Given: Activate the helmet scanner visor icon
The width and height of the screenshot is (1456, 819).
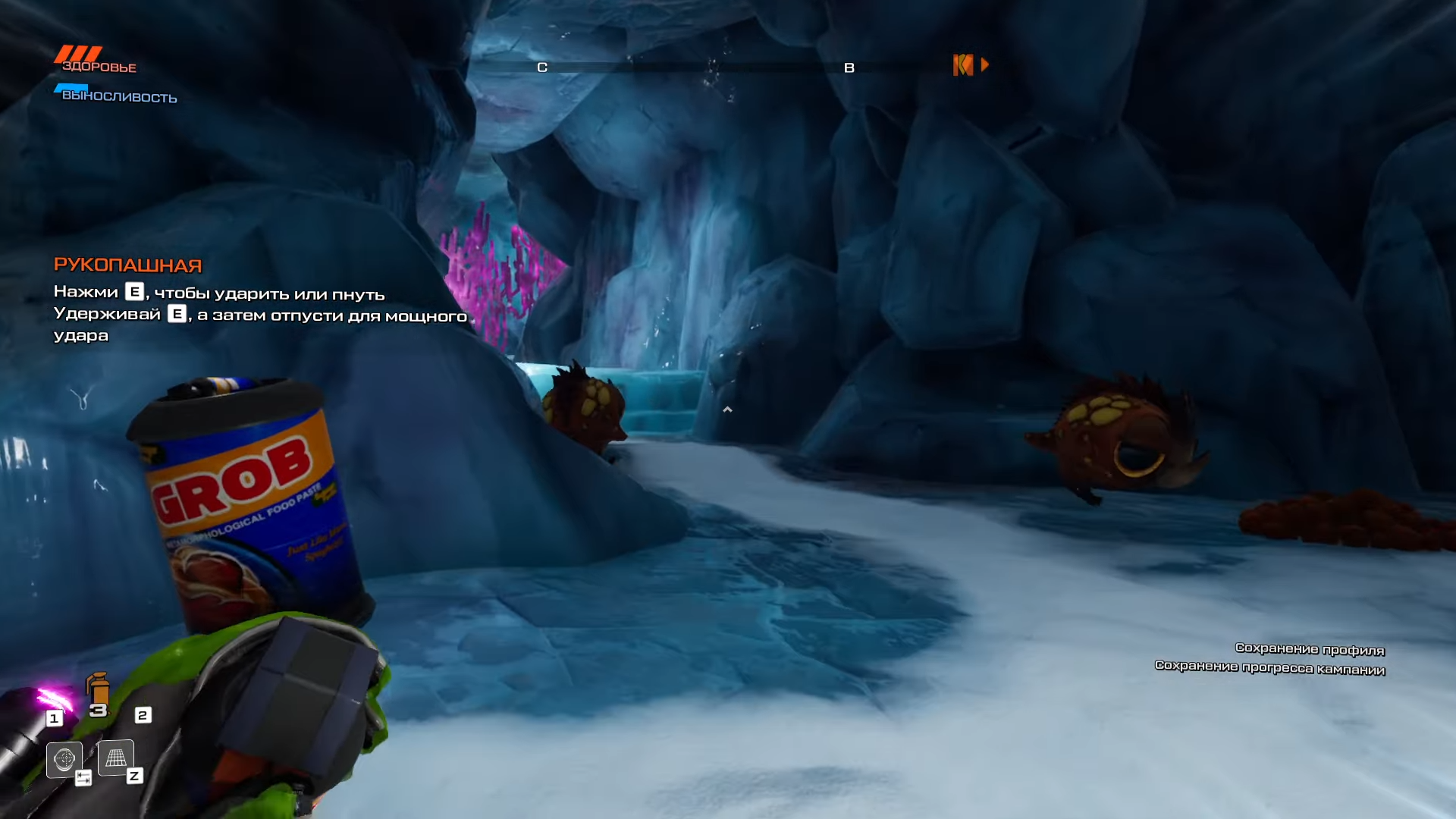Looking at the screenshot, I should [x=64, y=758].
